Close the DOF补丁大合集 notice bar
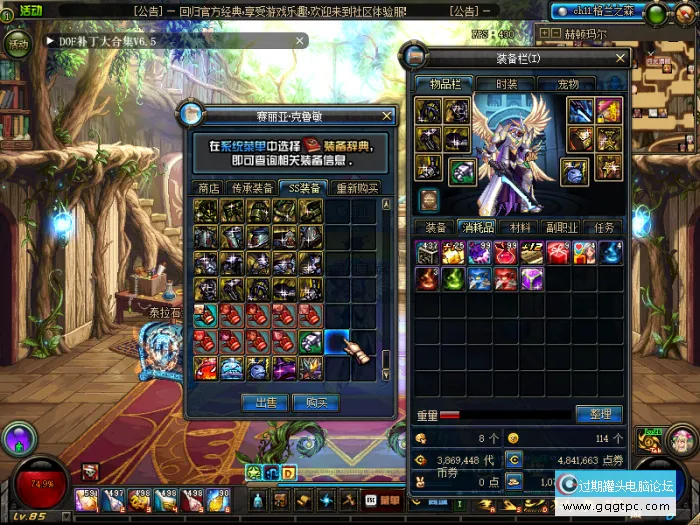Viewport: 700px width, 525px height. click(299, 41)
